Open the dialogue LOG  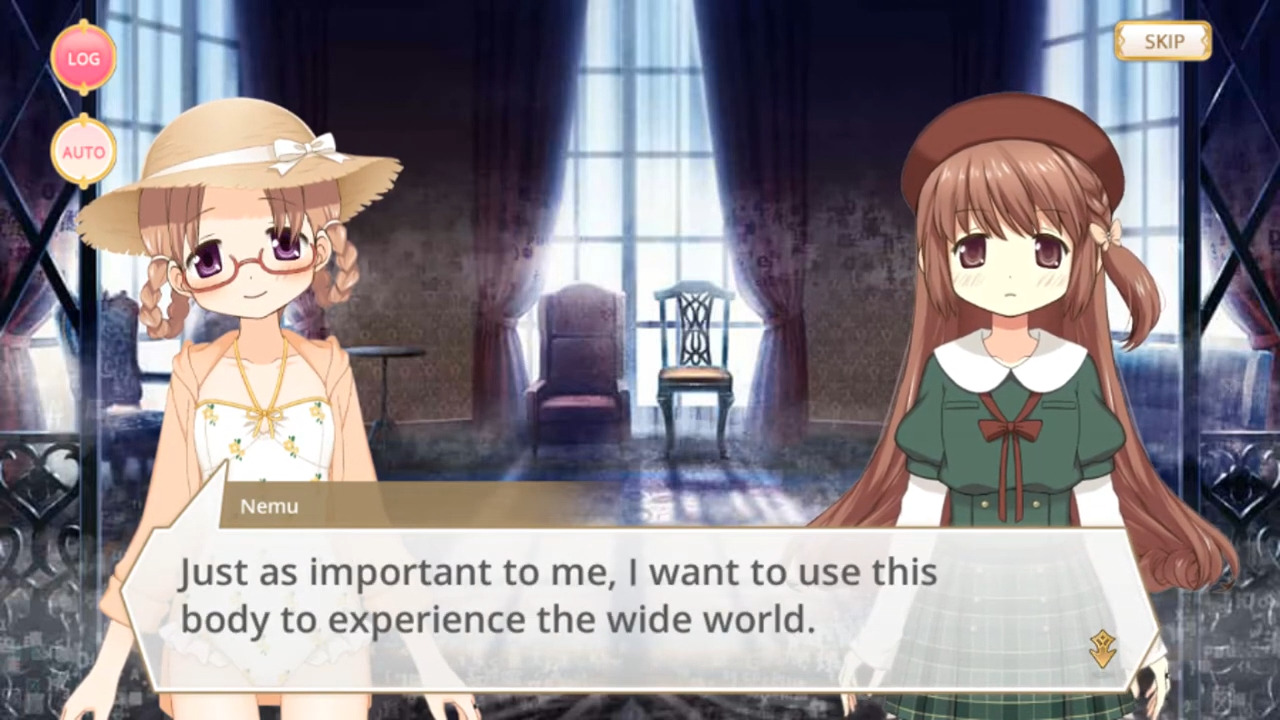click(84, 58)
